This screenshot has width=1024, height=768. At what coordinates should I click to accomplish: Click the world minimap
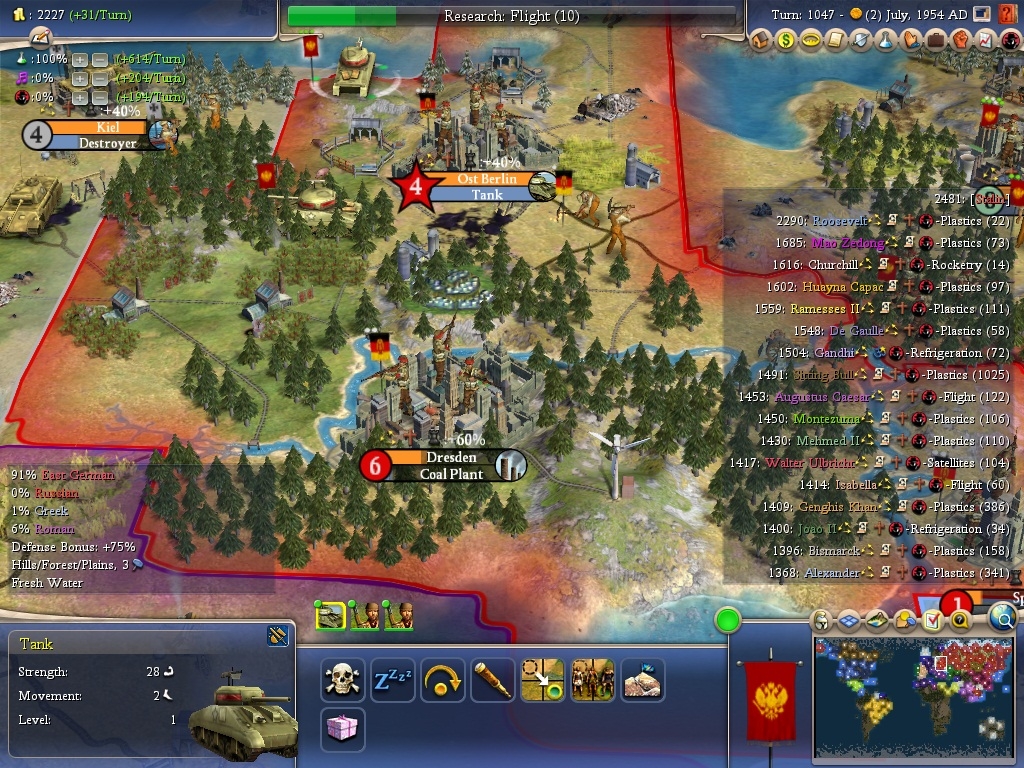pos(913,697)
